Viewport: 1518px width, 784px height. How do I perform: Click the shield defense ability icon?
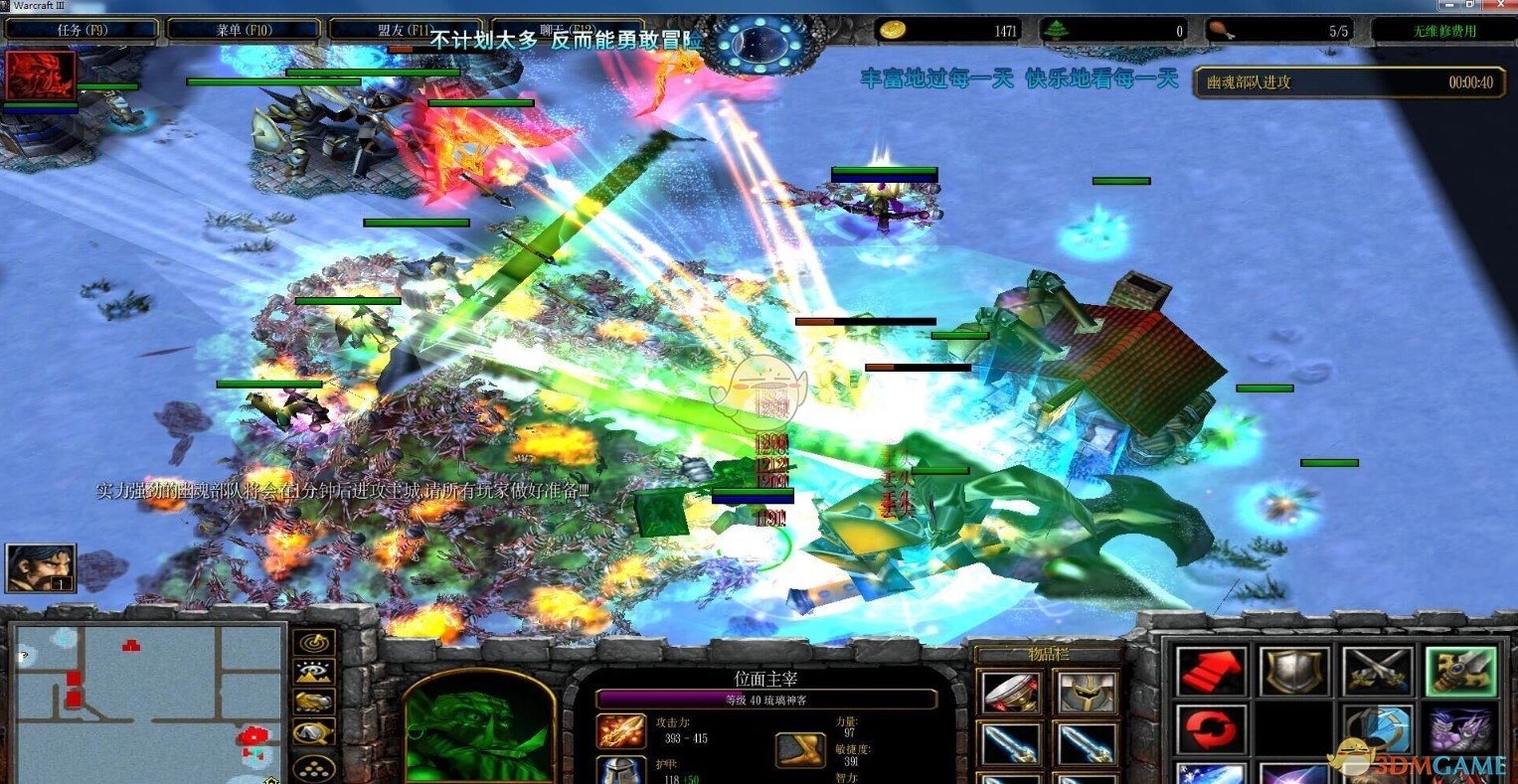1295,672
